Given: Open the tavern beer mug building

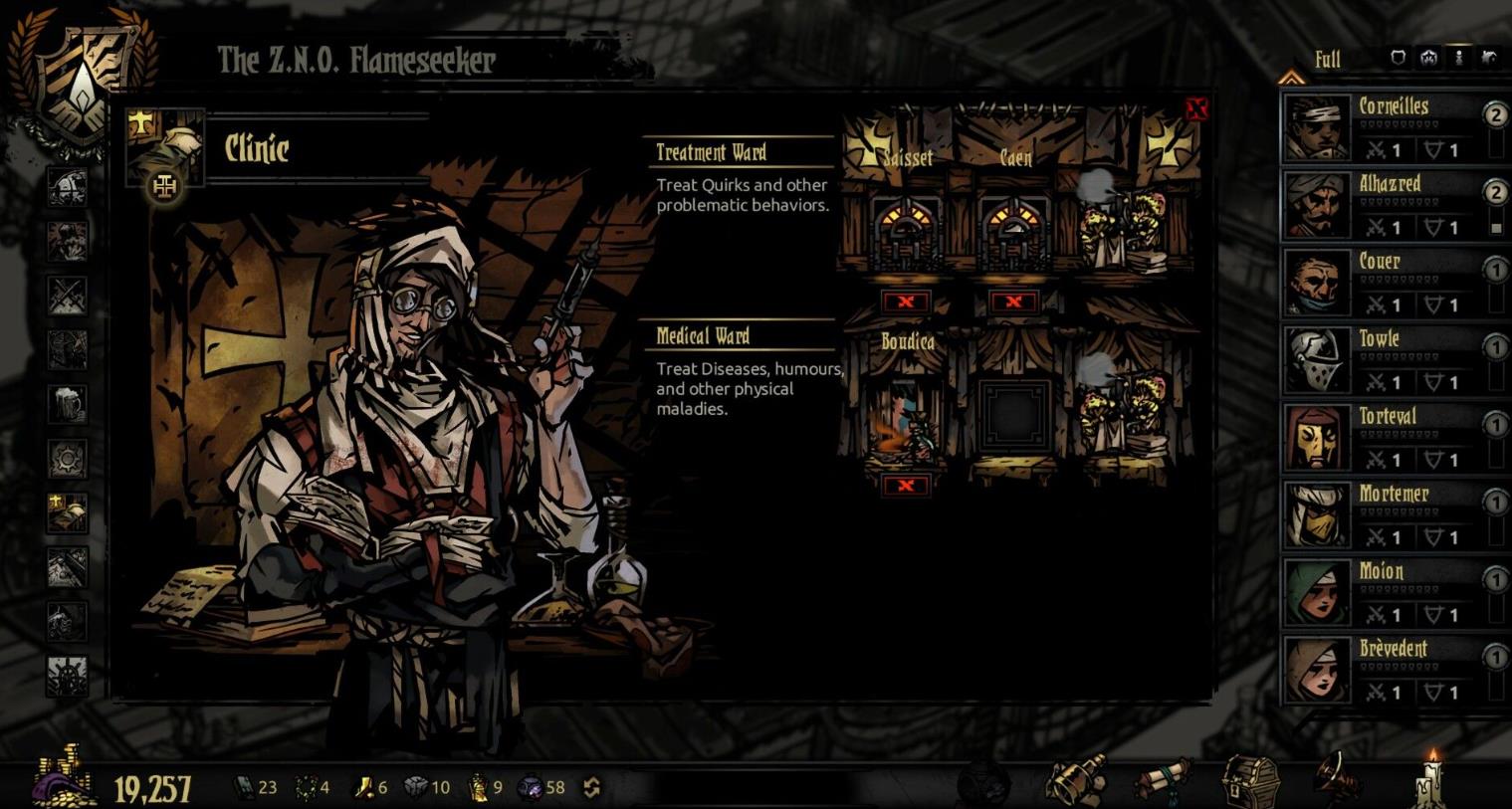Looking at the screenshot, I should pyautogui.click(x=68, y=404).
